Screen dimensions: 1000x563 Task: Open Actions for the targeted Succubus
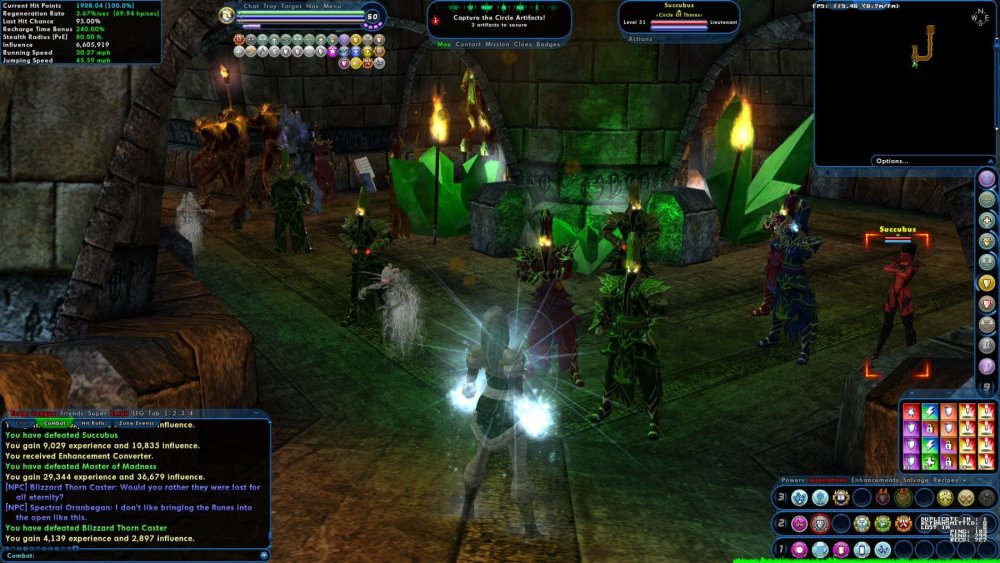(640, 39)
